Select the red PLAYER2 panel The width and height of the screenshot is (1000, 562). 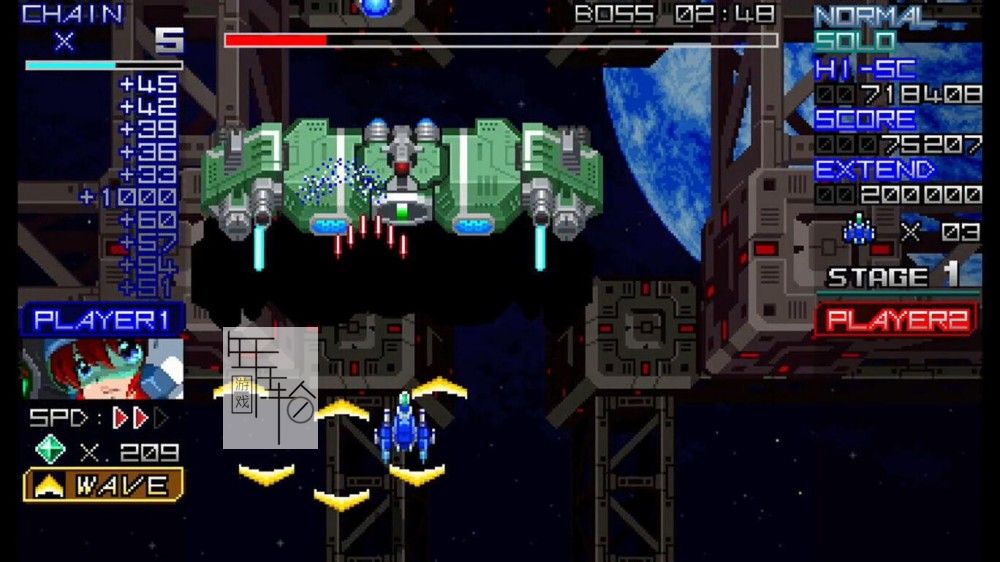pos(896,320)
